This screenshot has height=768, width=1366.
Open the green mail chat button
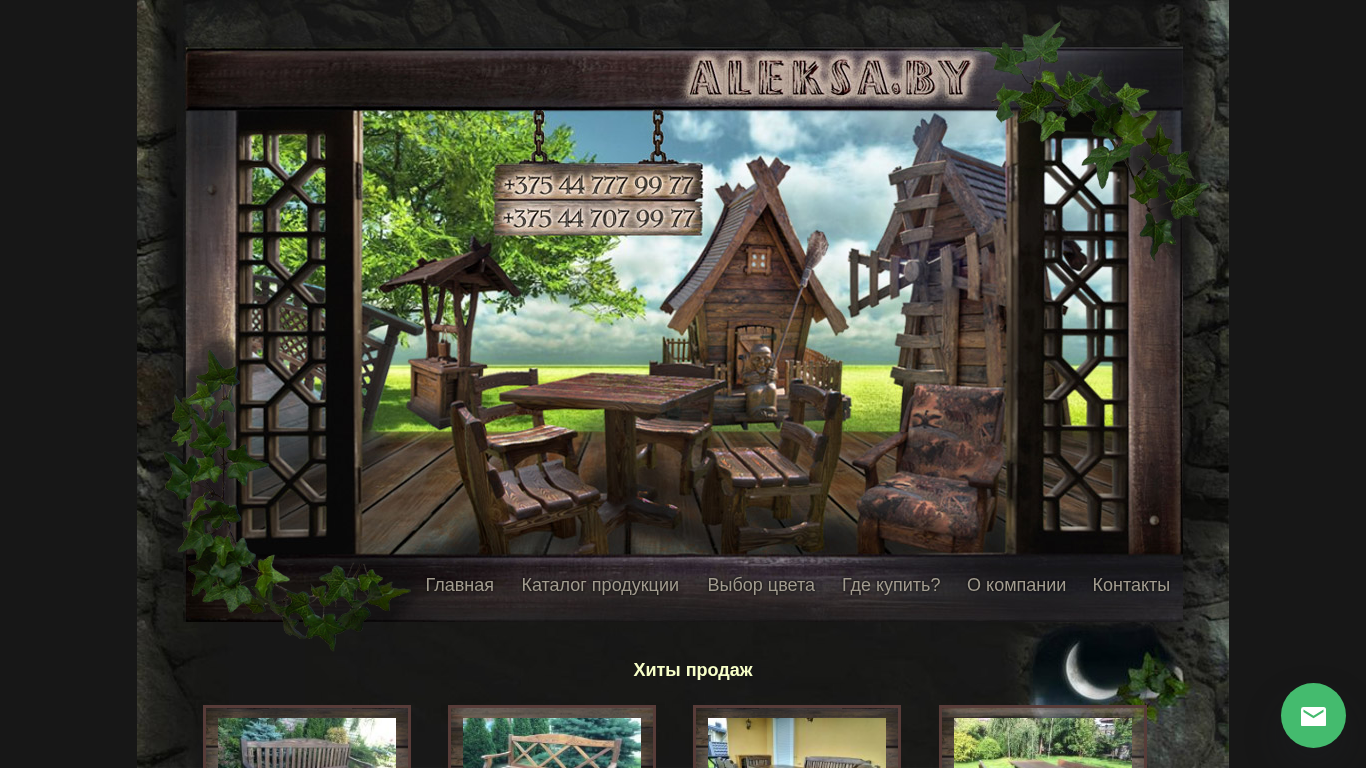tap(1313, 716)
